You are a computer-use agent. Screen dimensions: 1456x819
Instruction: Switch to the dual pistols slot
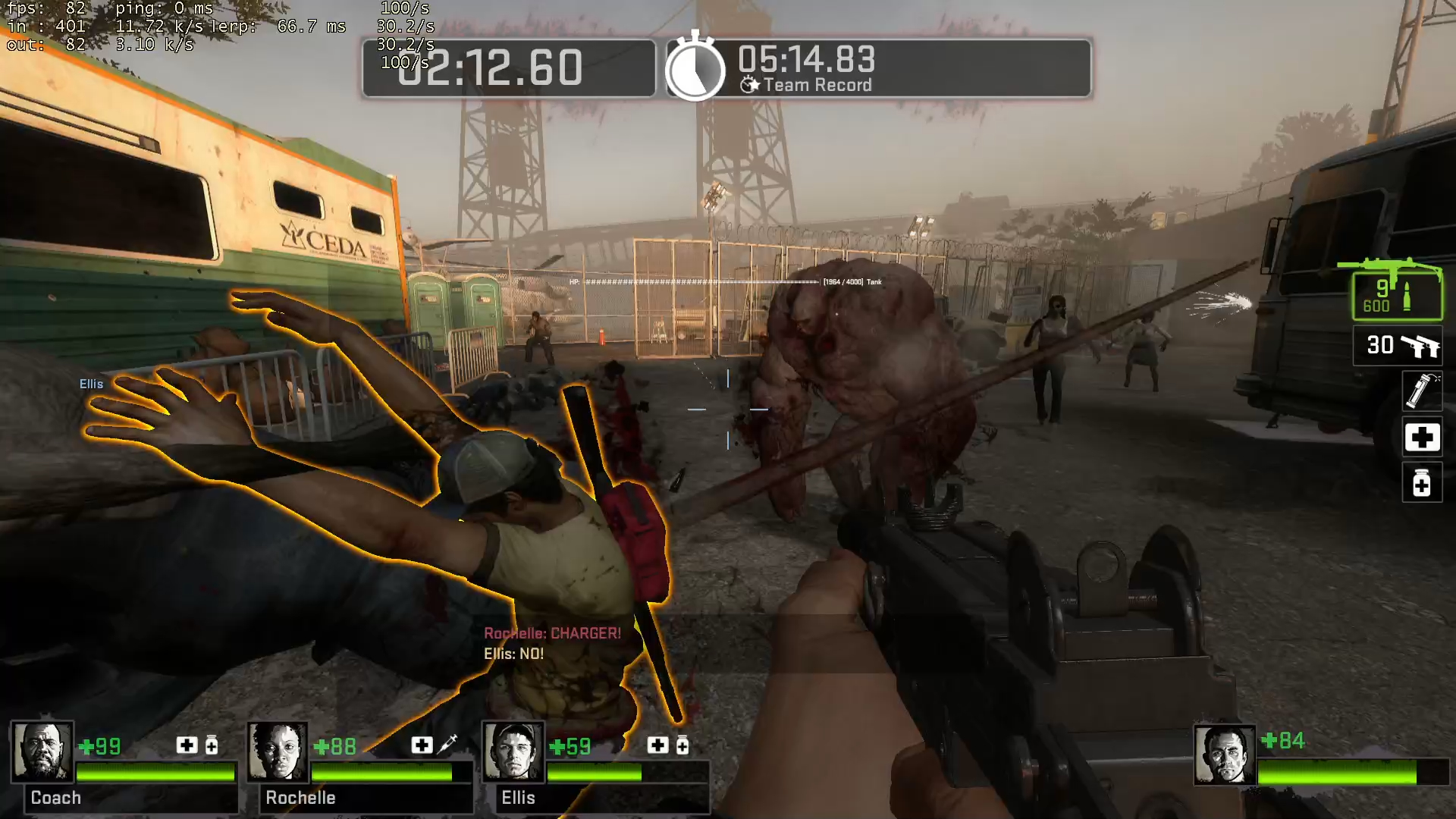pos(1399,346)
